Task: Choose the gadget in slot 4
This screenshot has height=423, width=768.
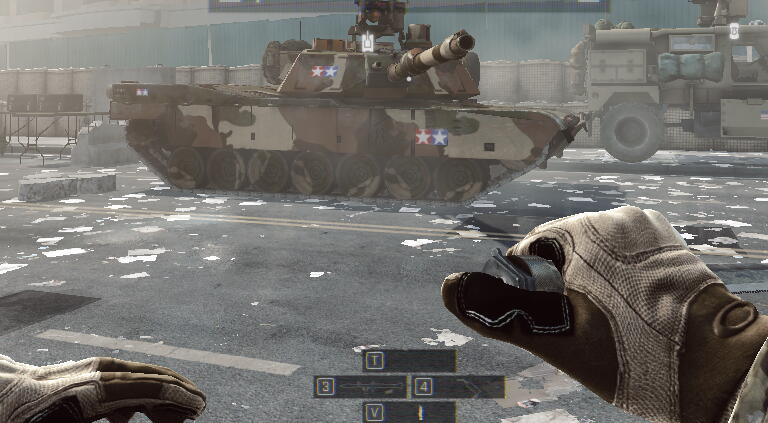Action: pos(468,387)
